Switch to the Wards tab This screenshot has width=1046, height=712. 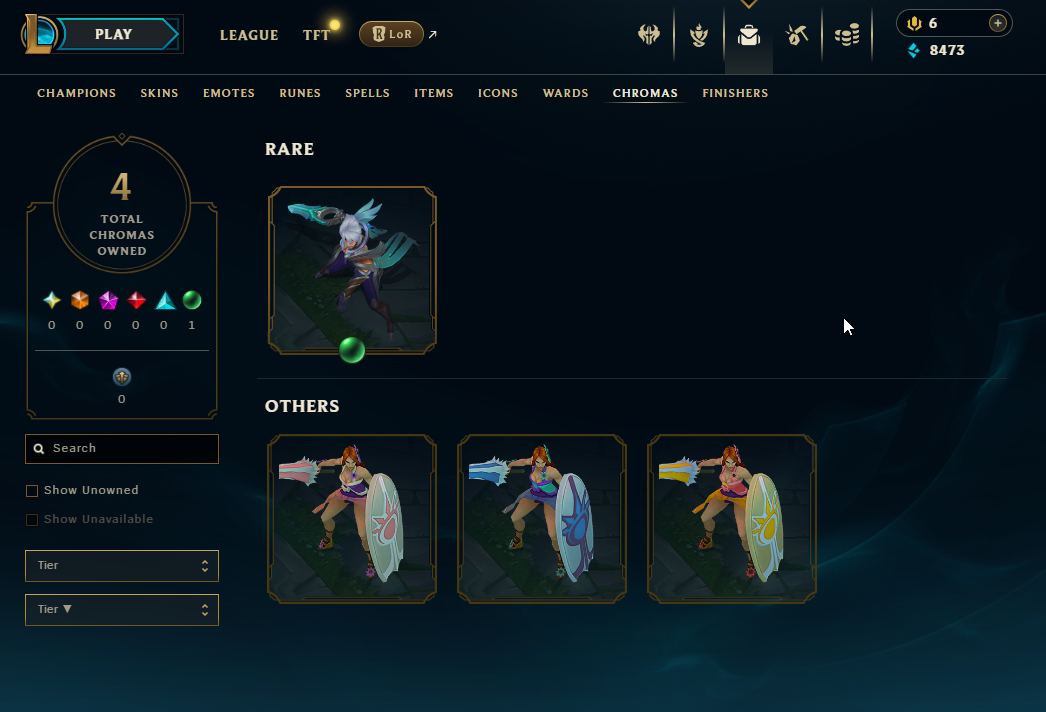pyautogui.click(x=565, y=93)
